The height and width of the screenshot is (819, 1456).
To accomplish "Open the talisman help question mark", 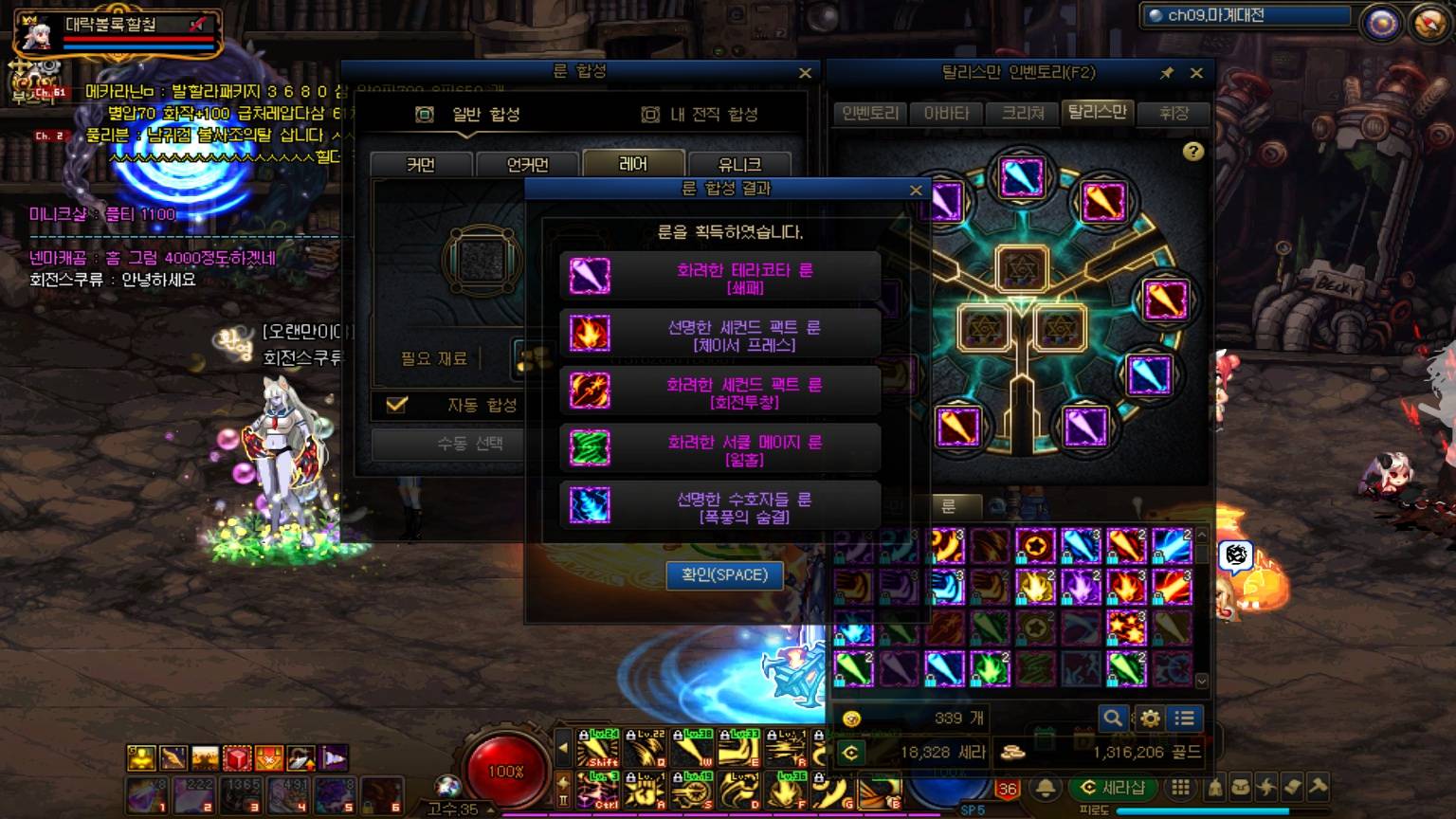I will pyautogui.click(x=1192, y=152).
